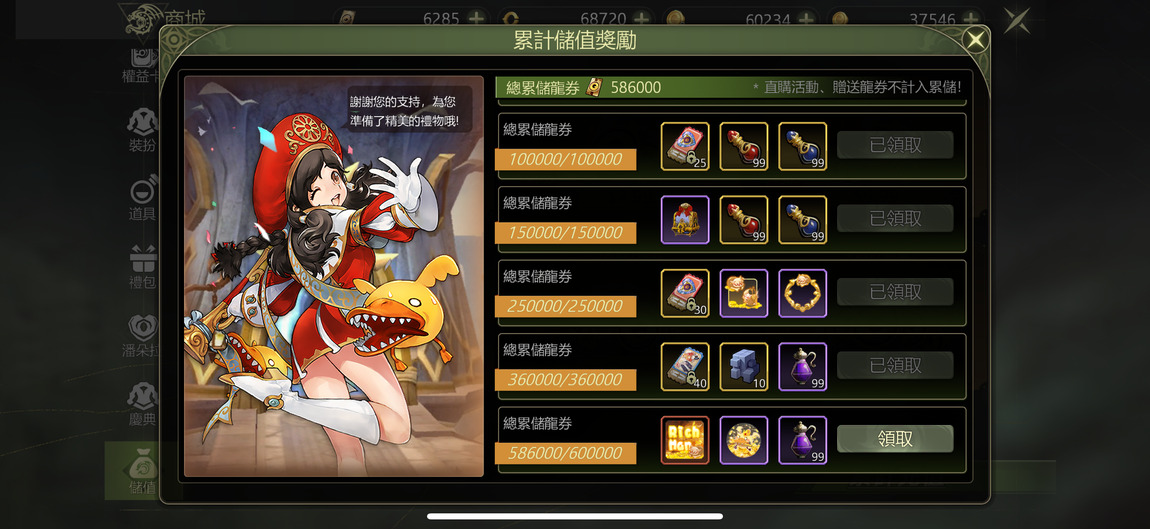Inspect the stone golem reward with count 10
Viewport: 1150px width, 529px height.
click(744, 366)
